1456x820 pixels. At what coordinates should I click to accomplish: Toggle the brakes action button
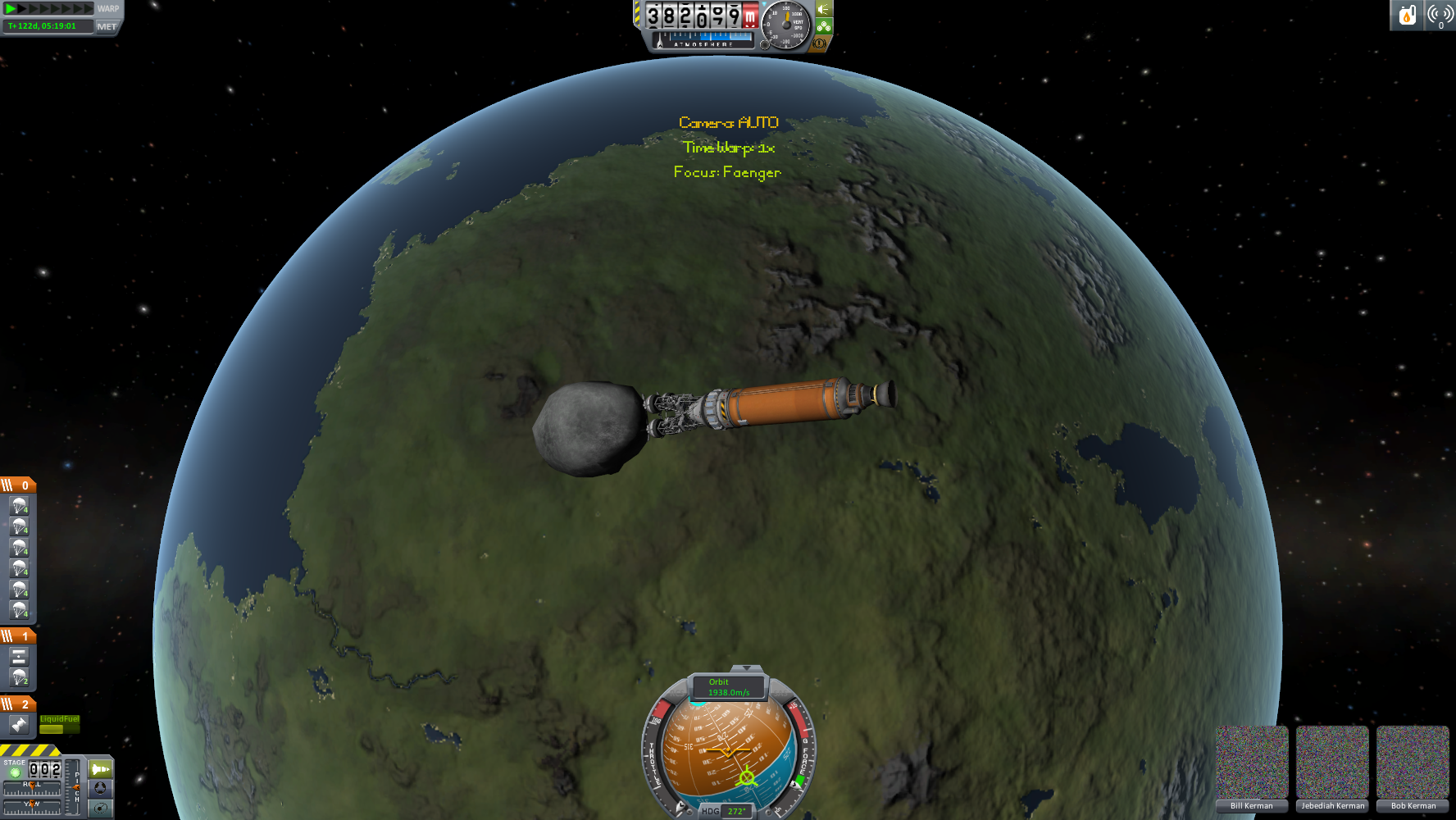pyautogui.click(x=818, y=43)
